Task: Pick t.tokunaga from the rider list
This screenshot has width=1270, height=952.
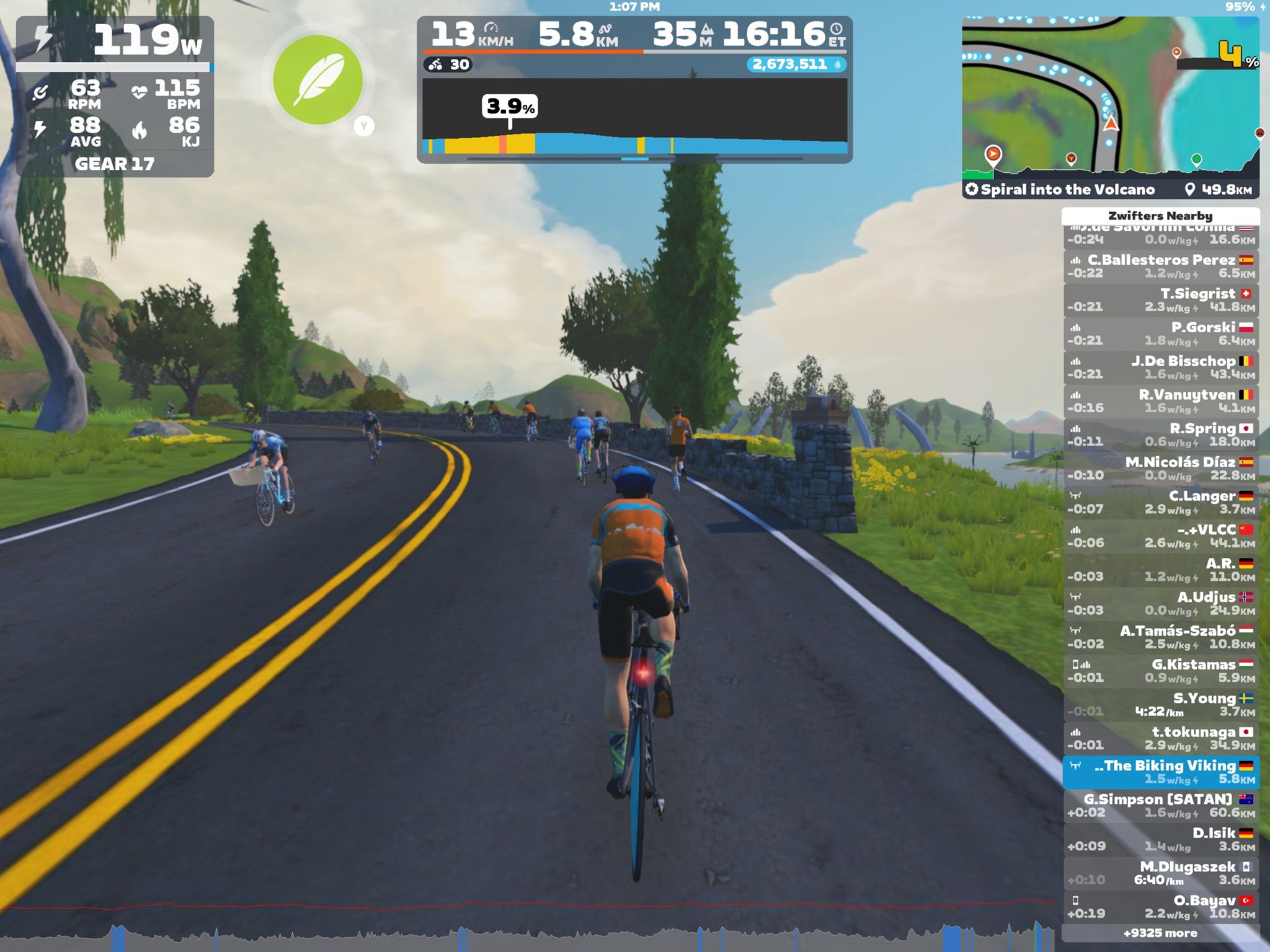Action: (x=1161, y=738)
